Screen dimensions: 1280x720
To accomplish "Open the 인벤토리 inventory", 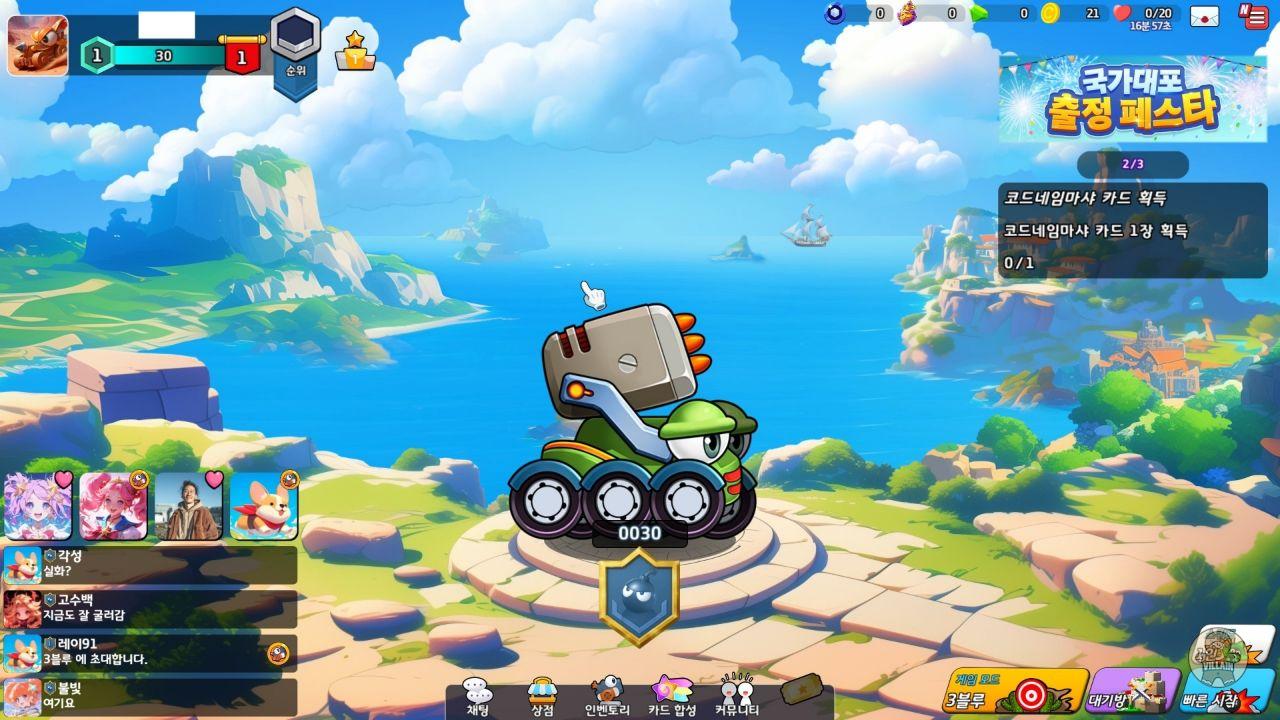I will point(606,696).
